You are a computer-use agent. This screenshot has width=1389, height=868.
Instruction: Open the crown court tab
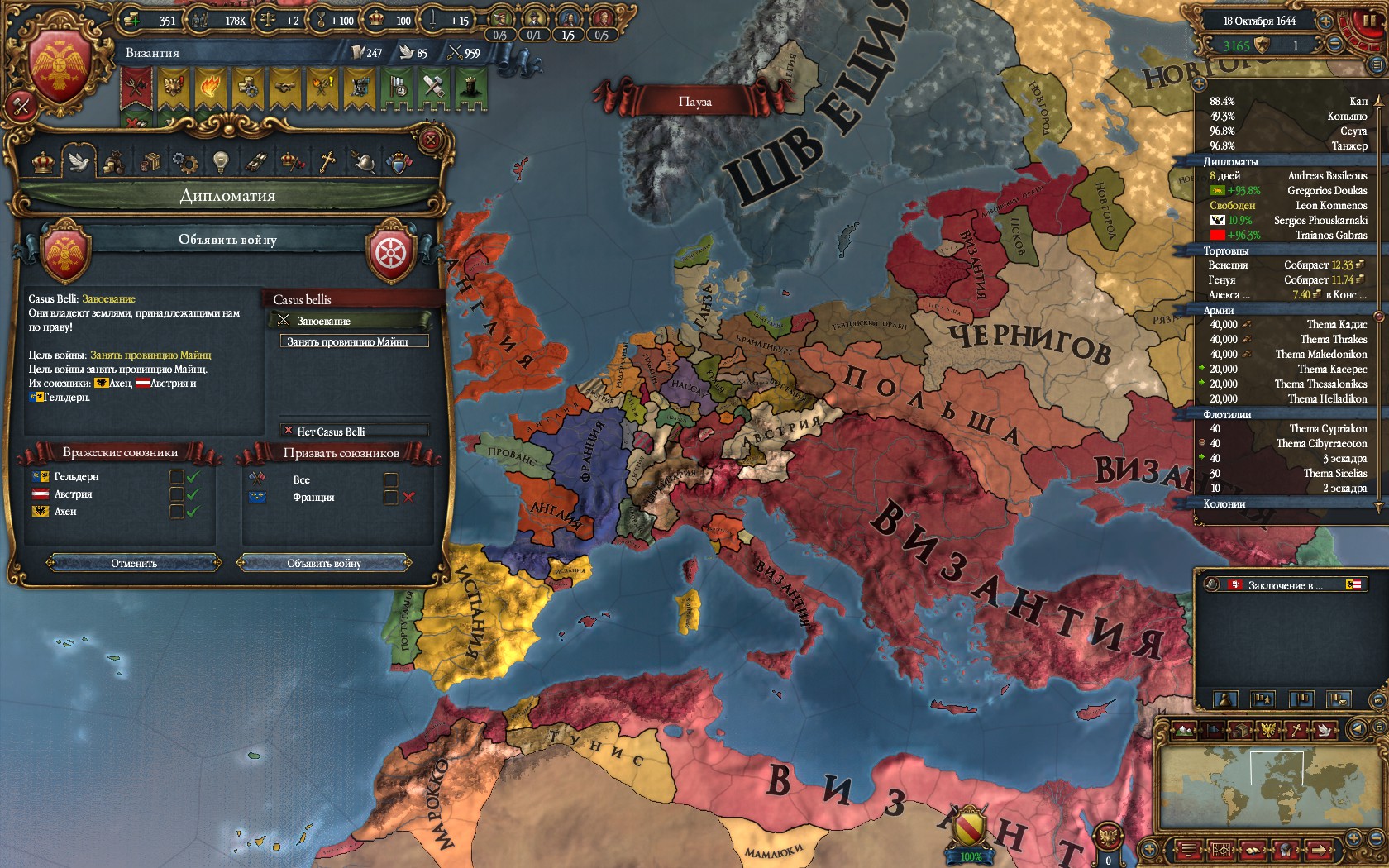(x=43, y=162)
